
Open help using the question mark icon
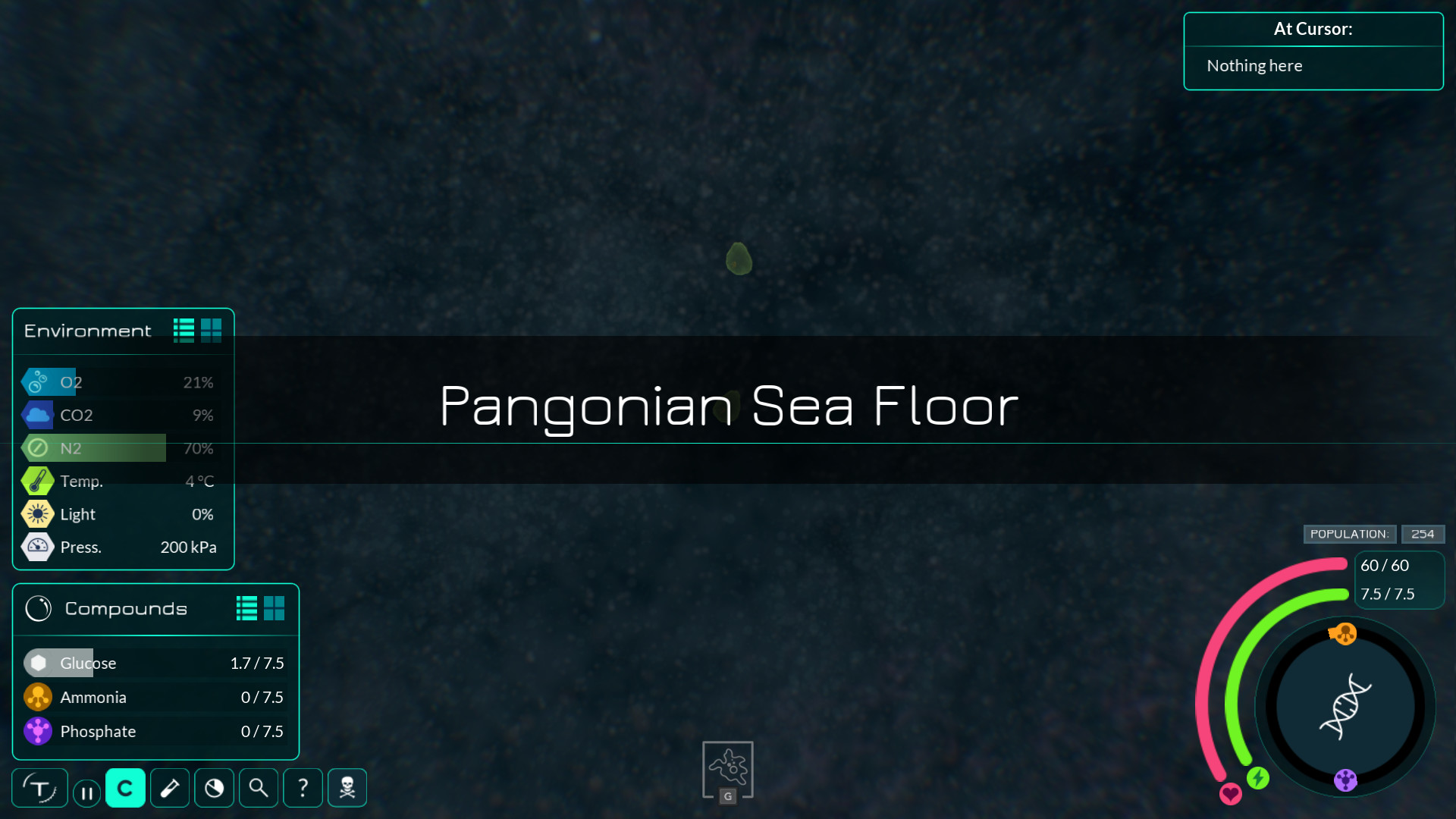[303, 788]
